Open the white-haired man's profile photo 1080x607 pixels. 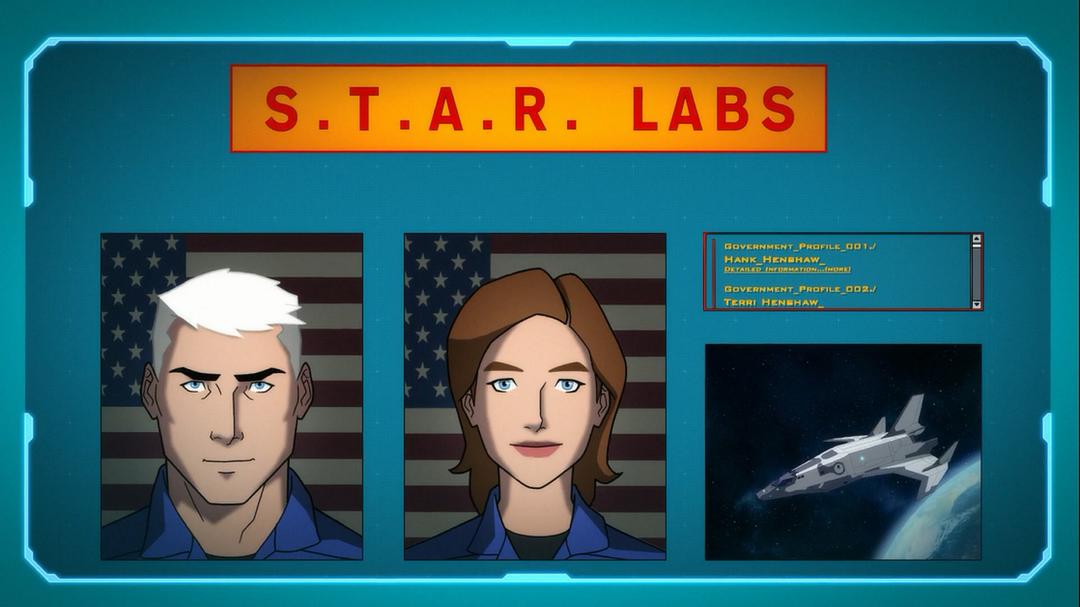coord(232,396)
